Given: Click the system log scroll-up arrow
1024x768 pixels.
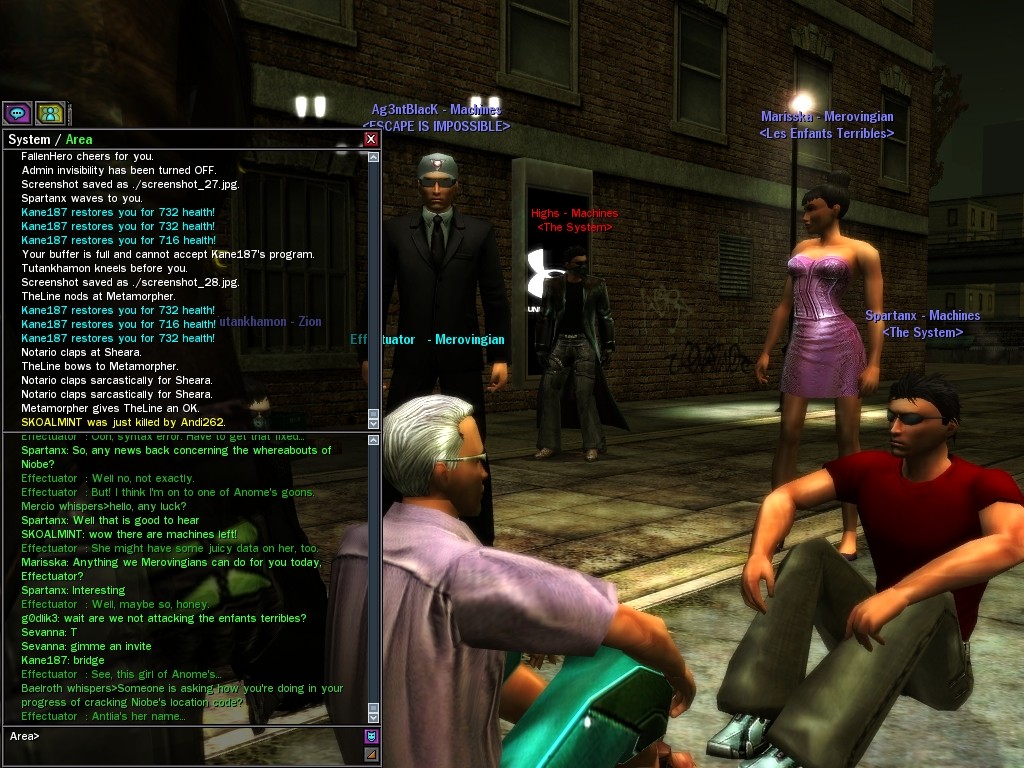Looking at the screenshot, I should [x=374, y=157].
